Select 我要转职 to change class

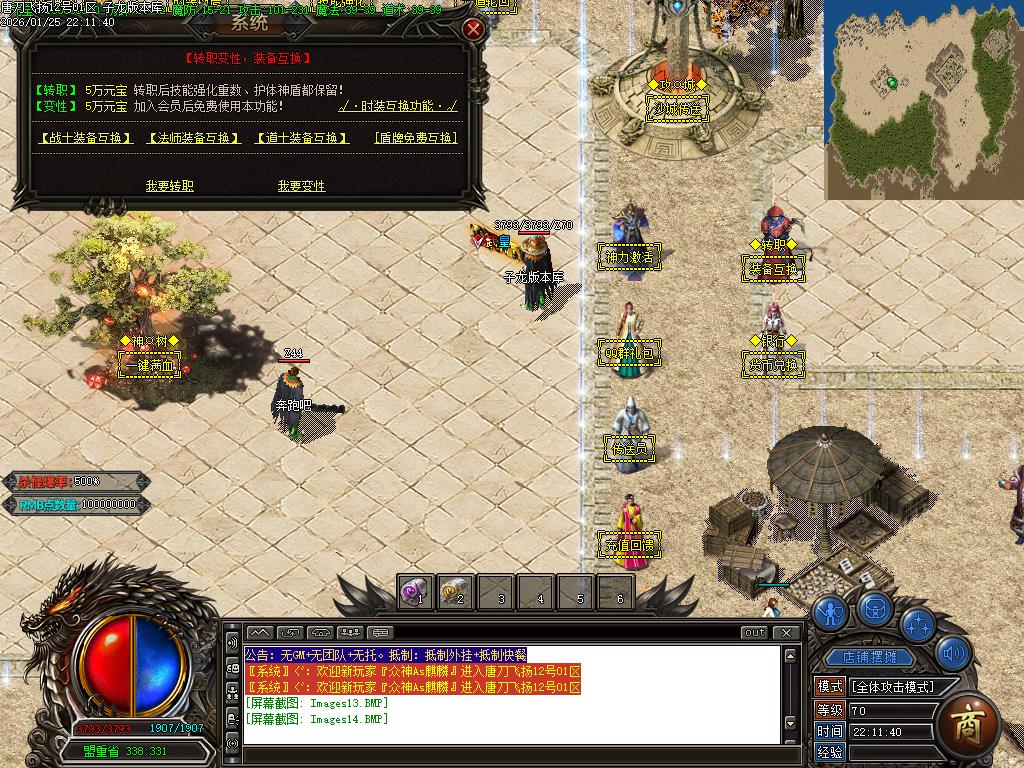point(170,186)
